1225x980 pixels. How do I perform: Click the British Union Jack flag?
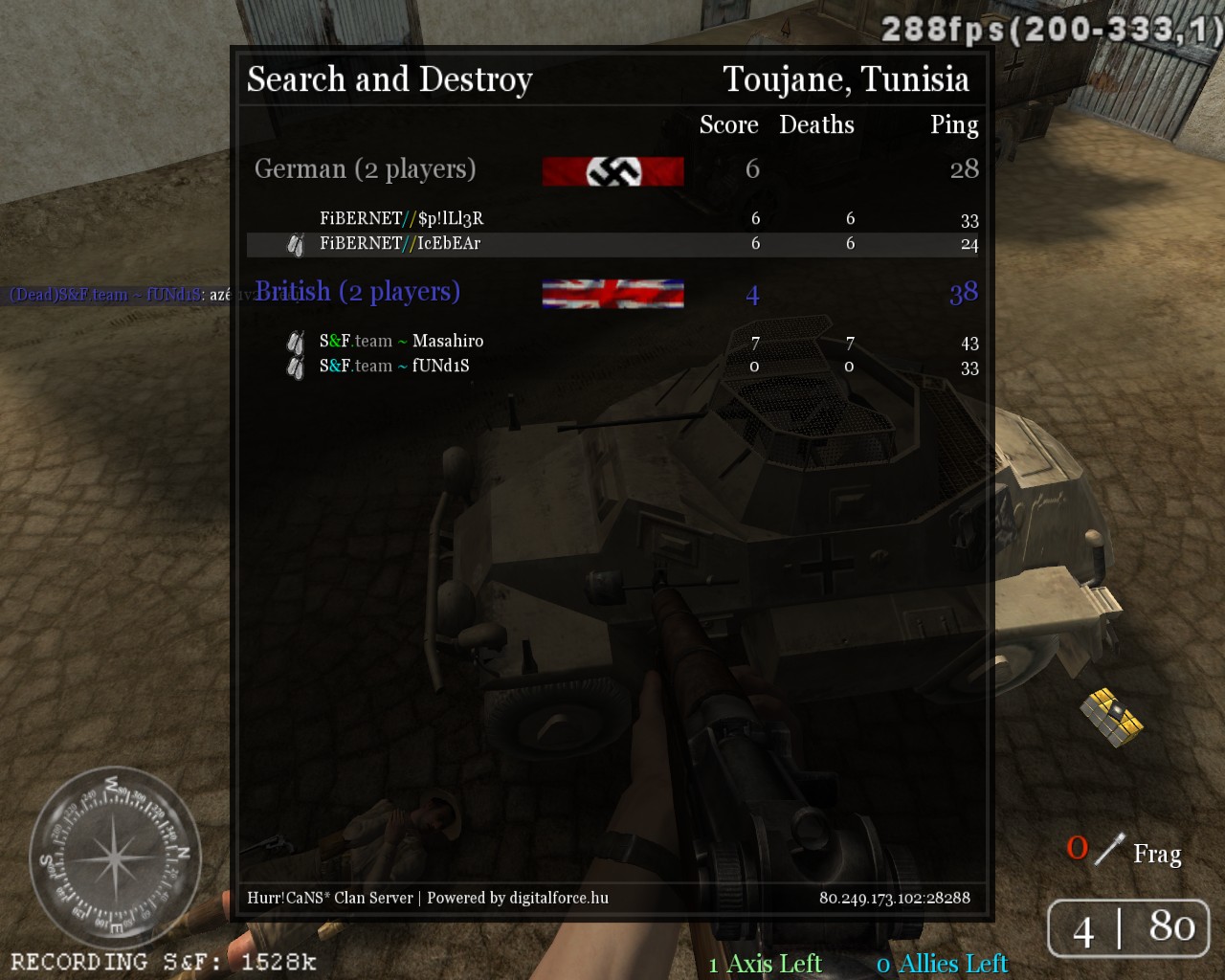612,294
